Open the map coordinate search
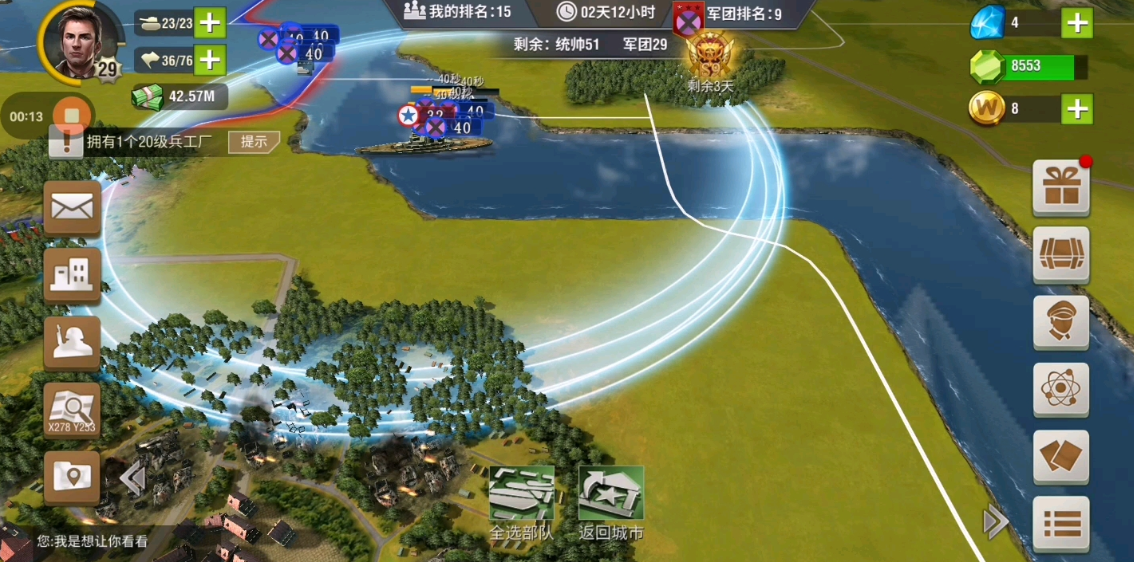The height and width of the screenshot is (562, 1134). [x=72, y=410]
